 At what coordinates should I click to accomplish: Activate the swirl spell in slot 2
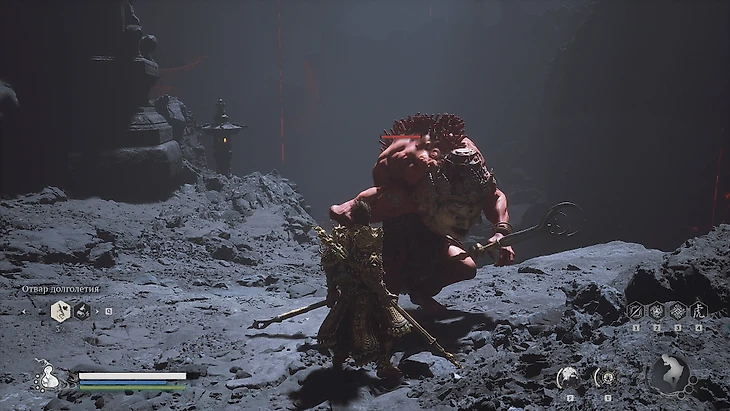[656, 311]
